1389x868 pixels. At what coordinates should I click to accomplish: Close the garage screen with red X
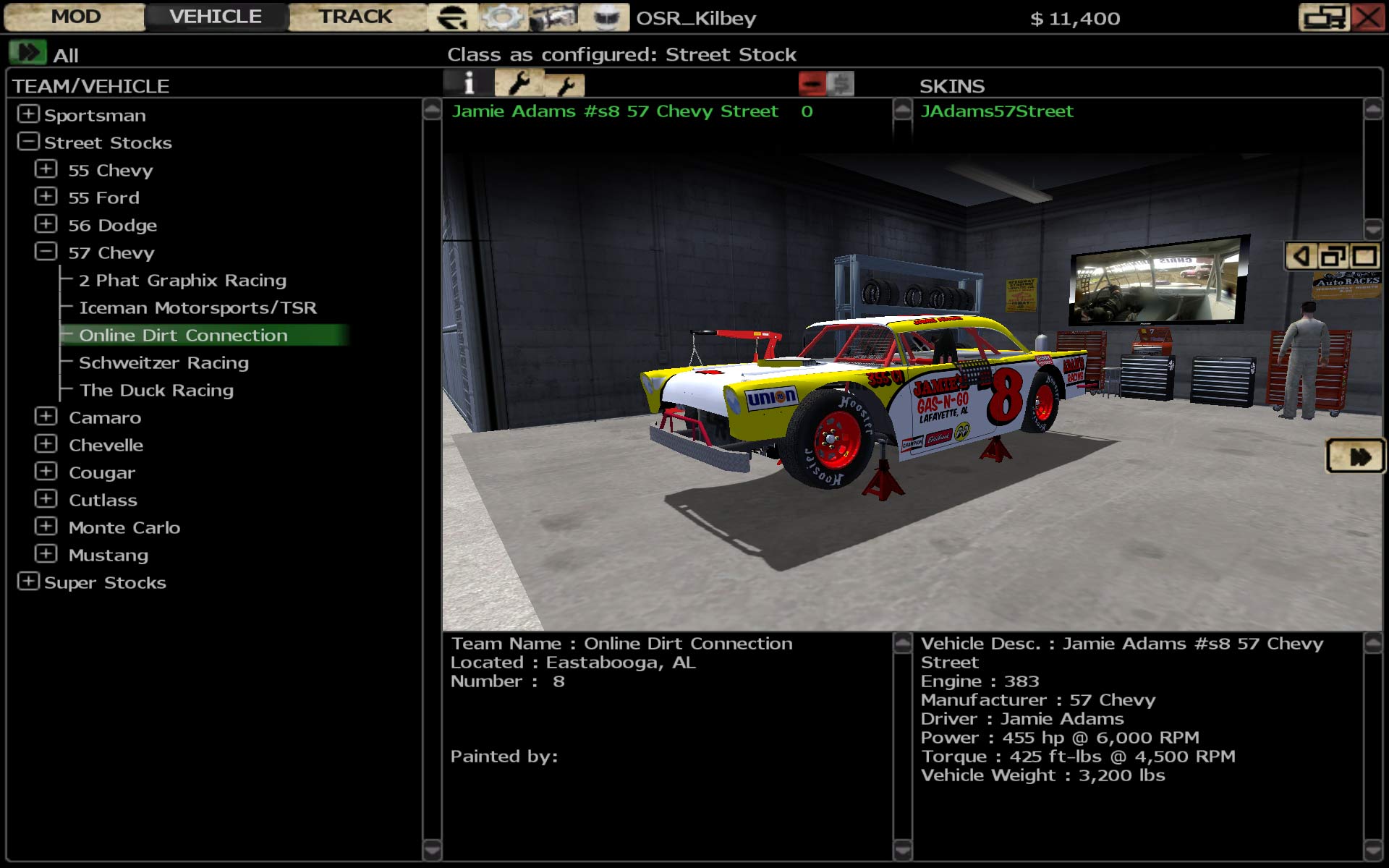point(1367,17)
